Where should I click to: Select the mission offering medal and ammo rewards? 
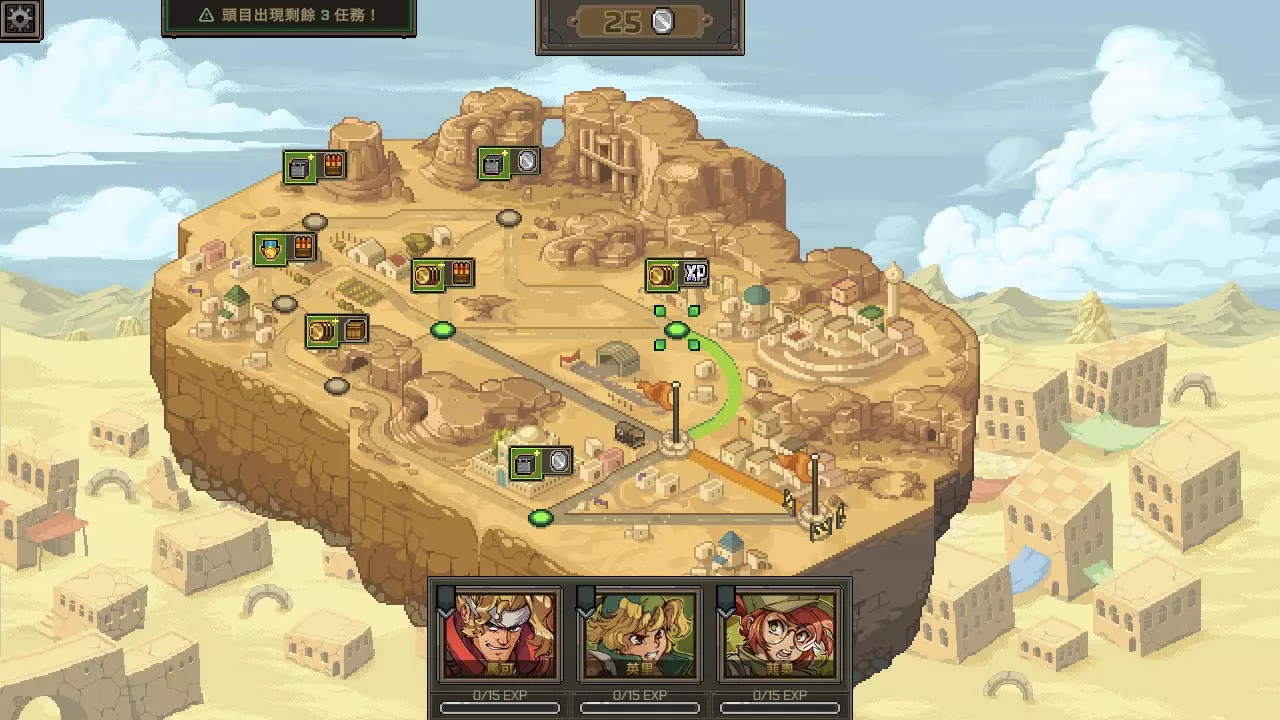pyautogui.click(x=283, y=246)
